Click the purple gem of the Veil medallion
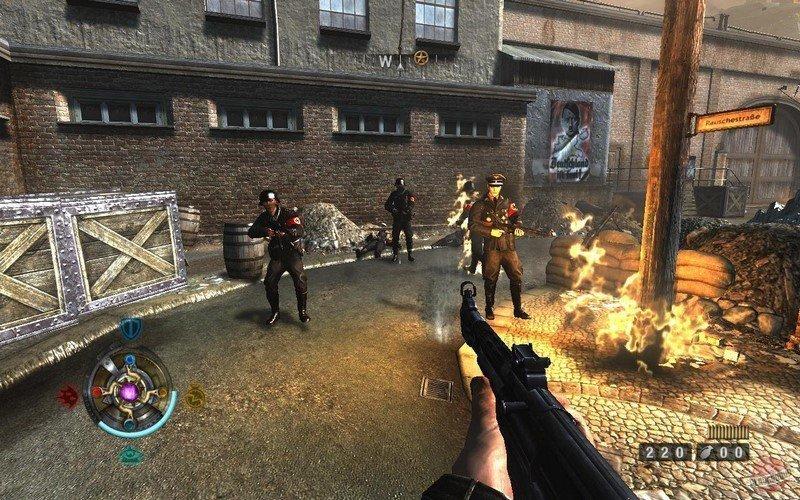 (x=130, y=392)
